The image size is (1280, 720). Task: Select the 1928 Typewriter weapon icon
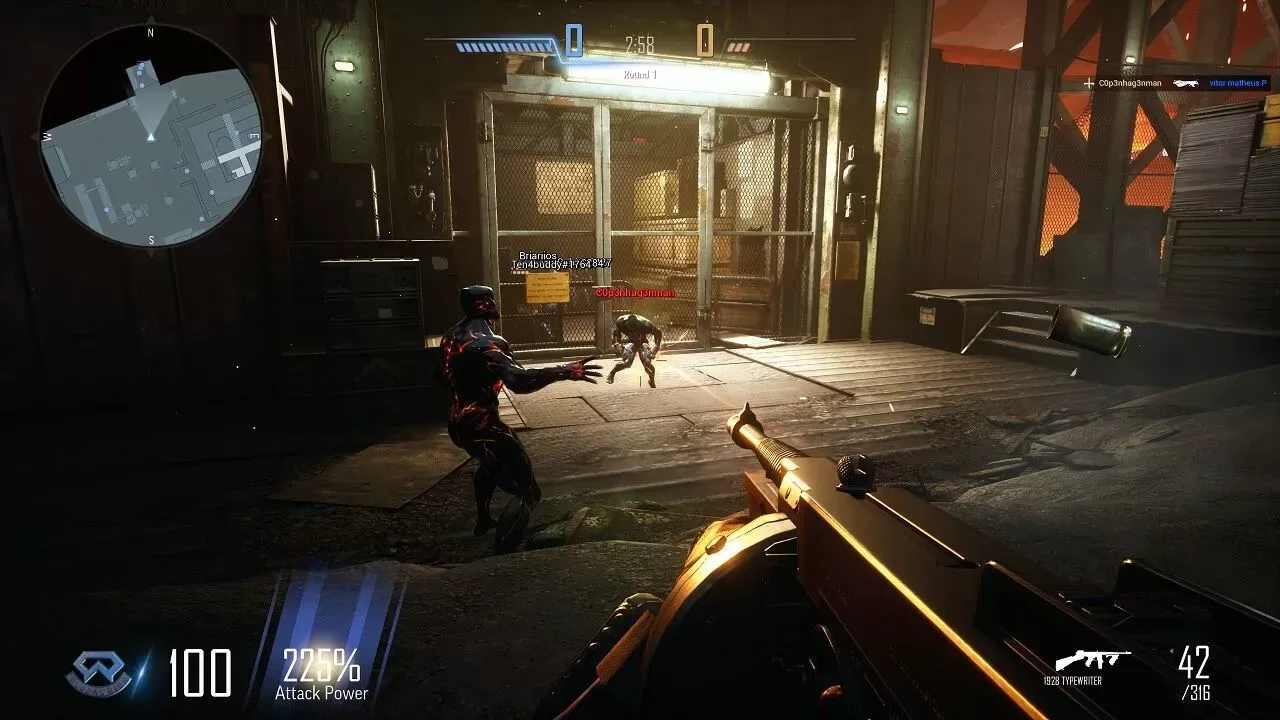1093,660
